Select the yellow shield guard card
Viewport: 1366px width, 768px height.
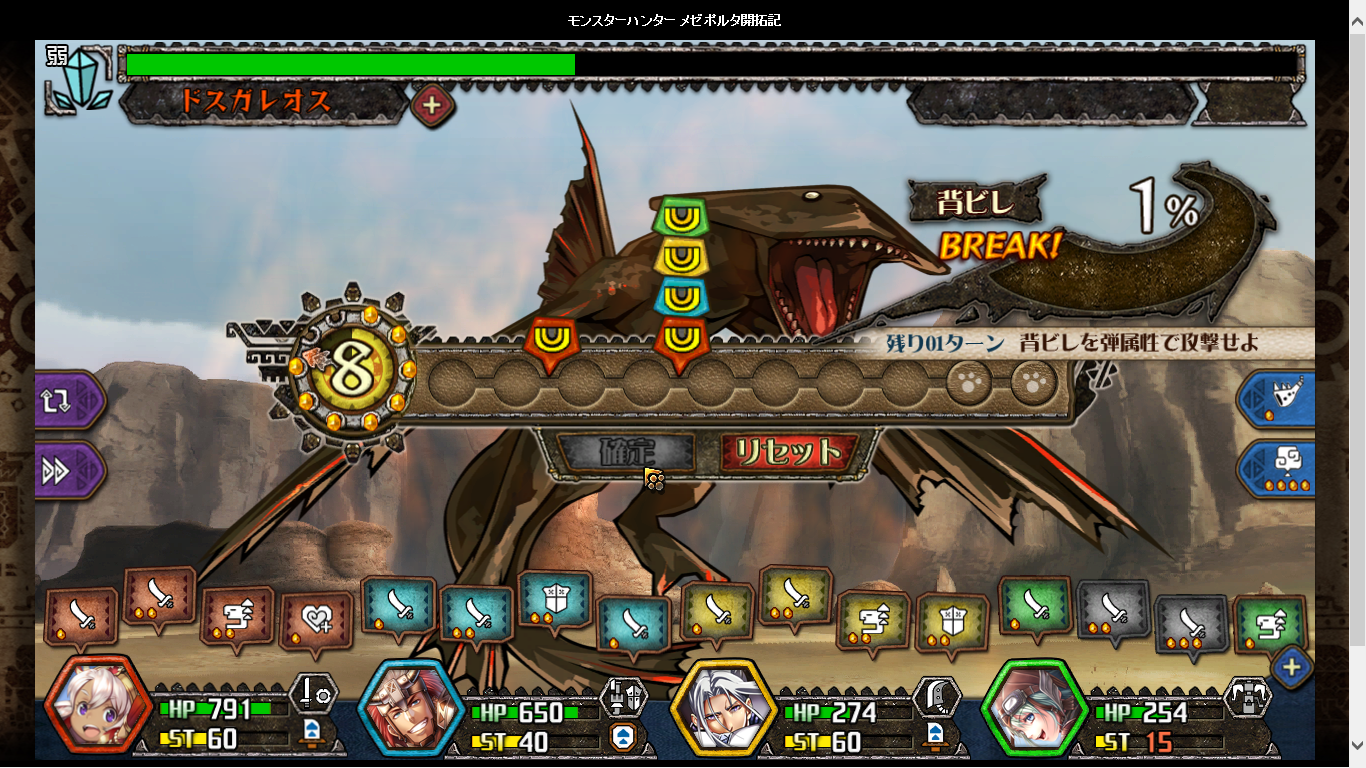951,624
